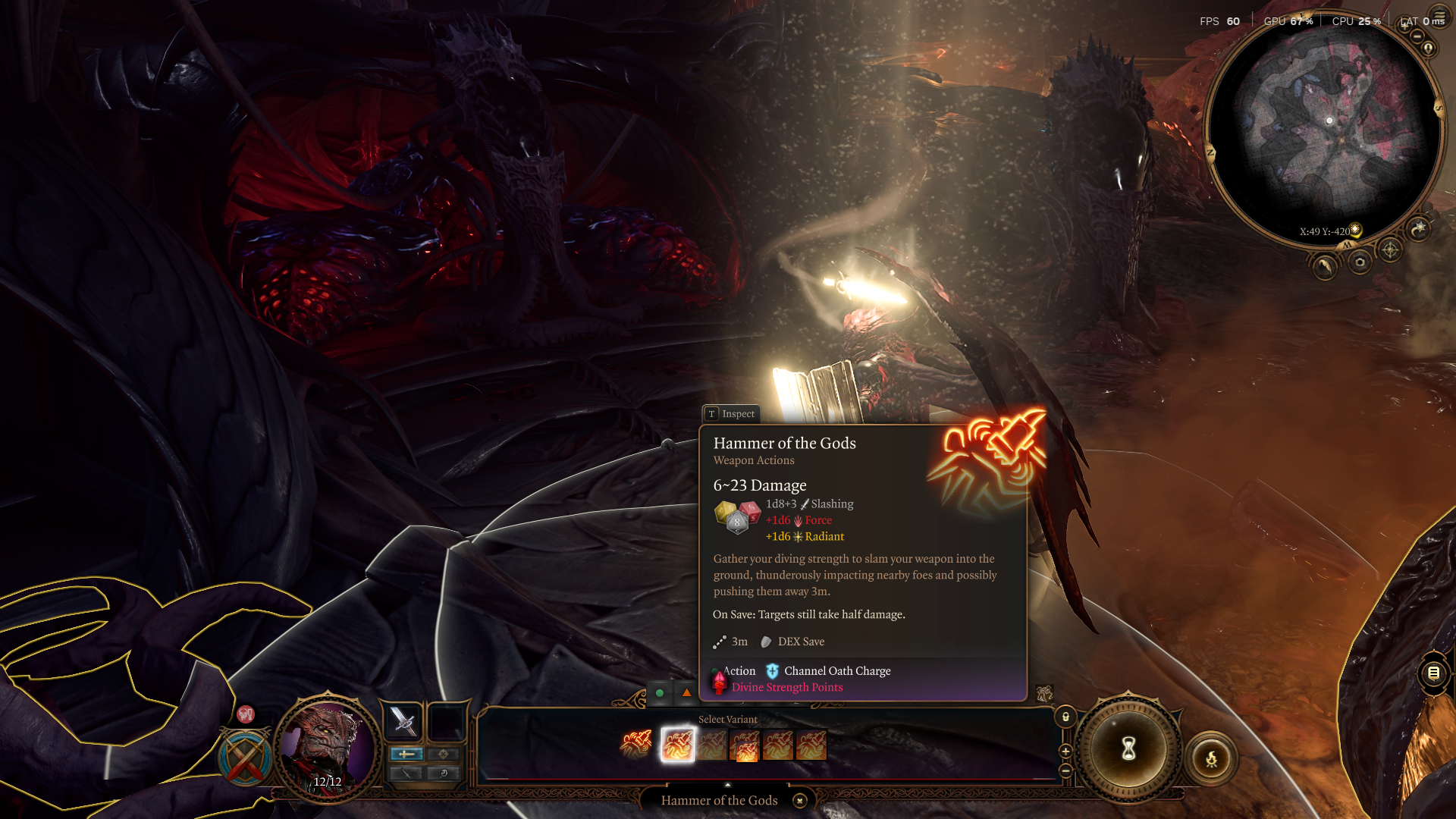1456x819 pixels.
Task: Click the horn icon below the minimap
Action: tap(1325, 266)
